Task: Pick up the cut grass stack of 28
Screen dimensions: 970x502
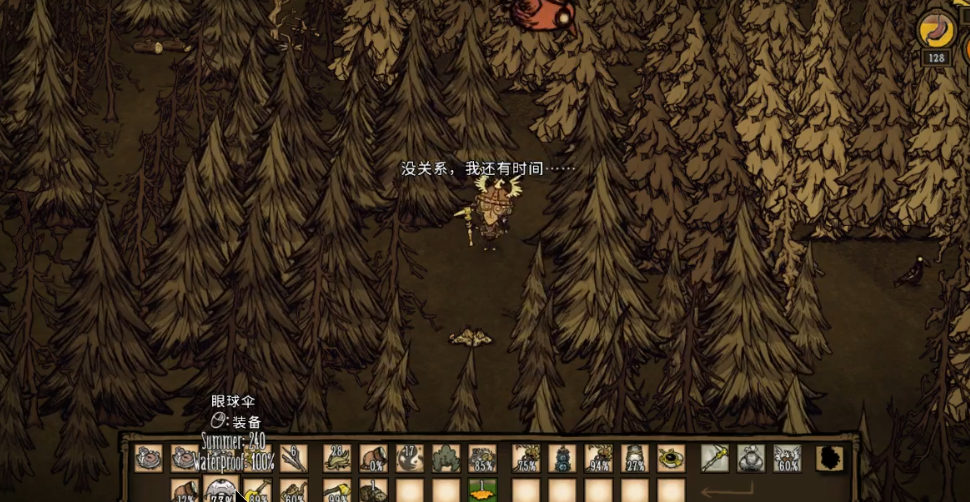Action: coord(337,458)
